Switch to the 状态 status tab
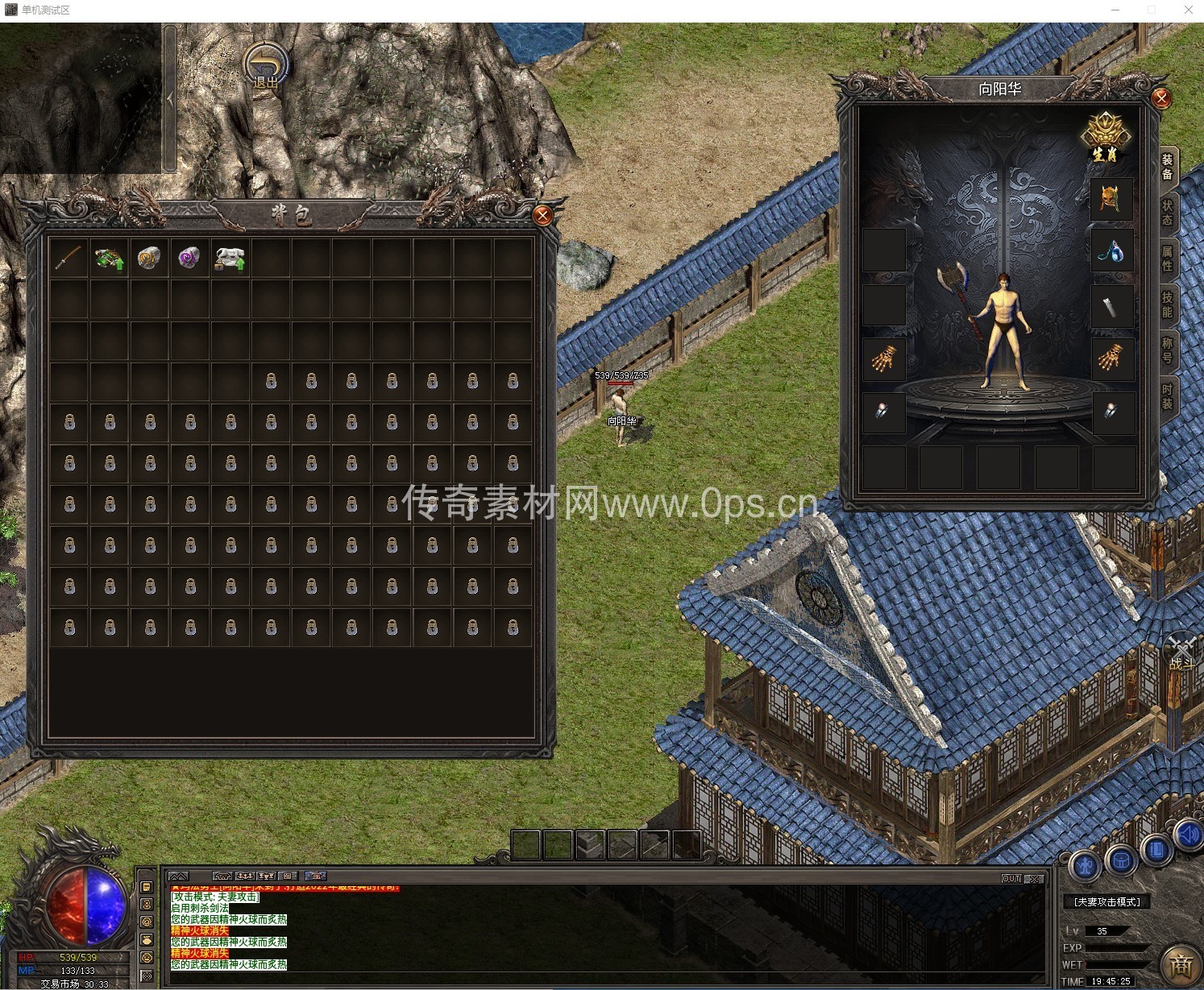Screen dimensions: 1204x990 pyautogui.click(x=1167, y=213)
